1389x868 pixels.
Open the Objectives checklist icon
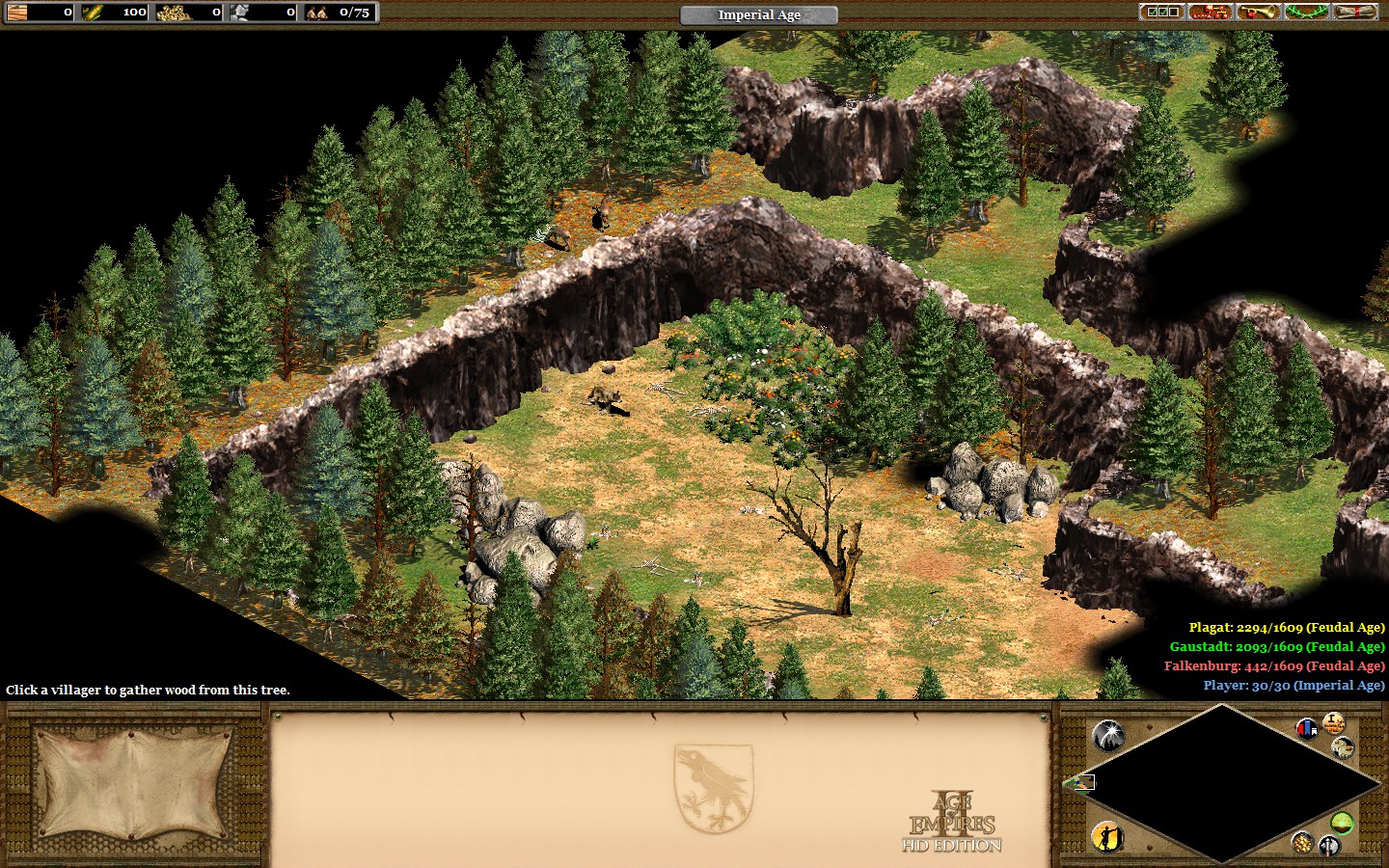pyautogui.click(x=1164, y=14)
